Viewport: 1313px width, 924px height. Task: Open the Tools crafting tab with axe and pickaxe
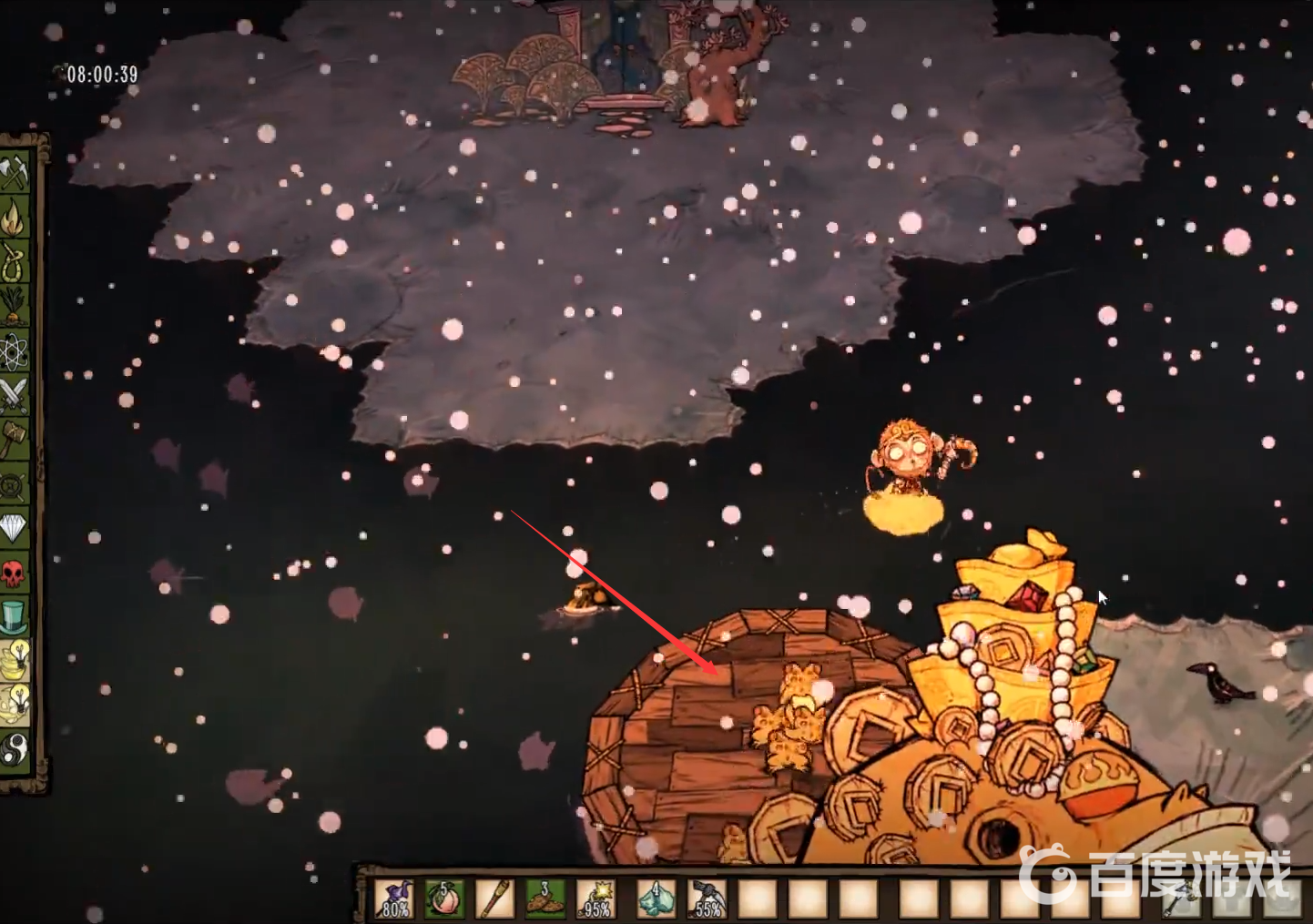point(15,173)
